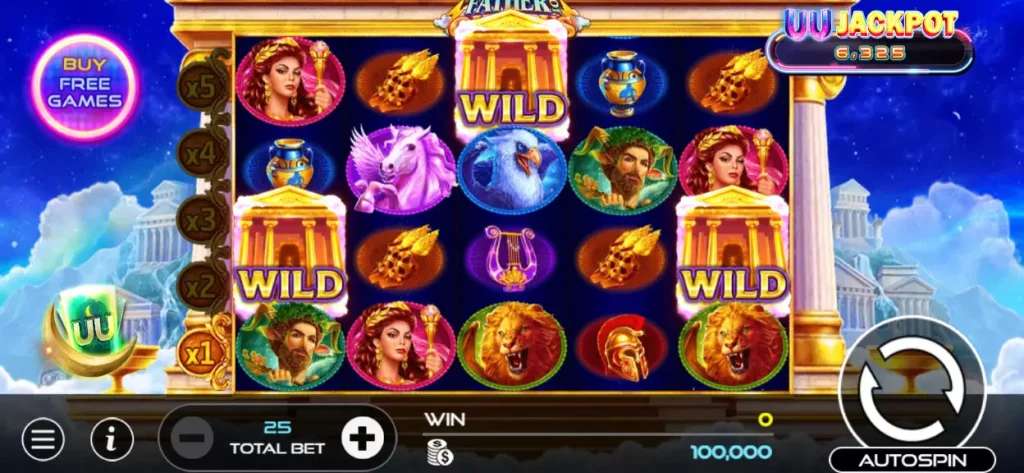Screen dimensions: 1024x473
Task: Open the Buy Free Games offer
Action: 84,86
